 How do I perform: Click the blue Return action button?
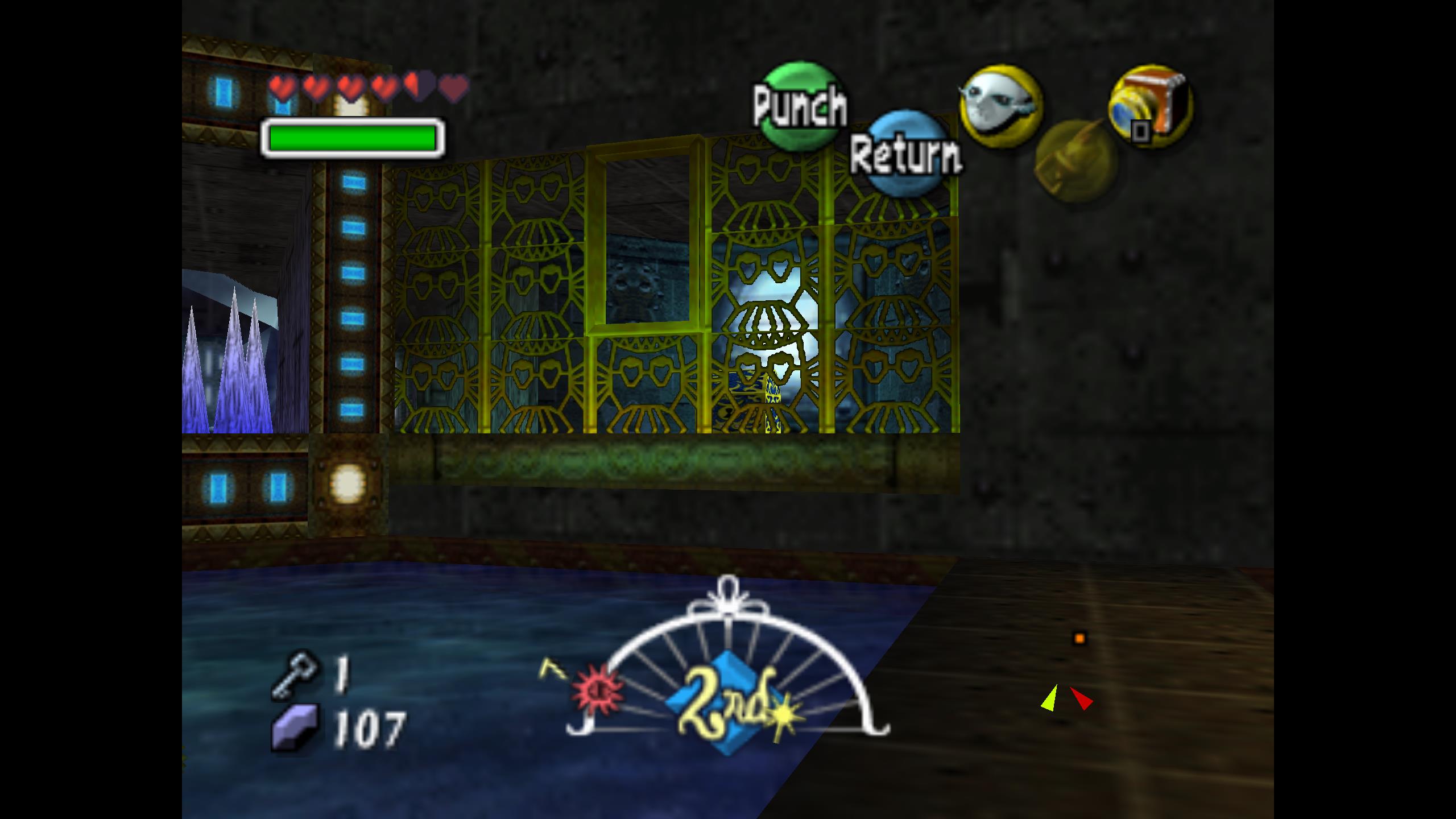[907, 155]
